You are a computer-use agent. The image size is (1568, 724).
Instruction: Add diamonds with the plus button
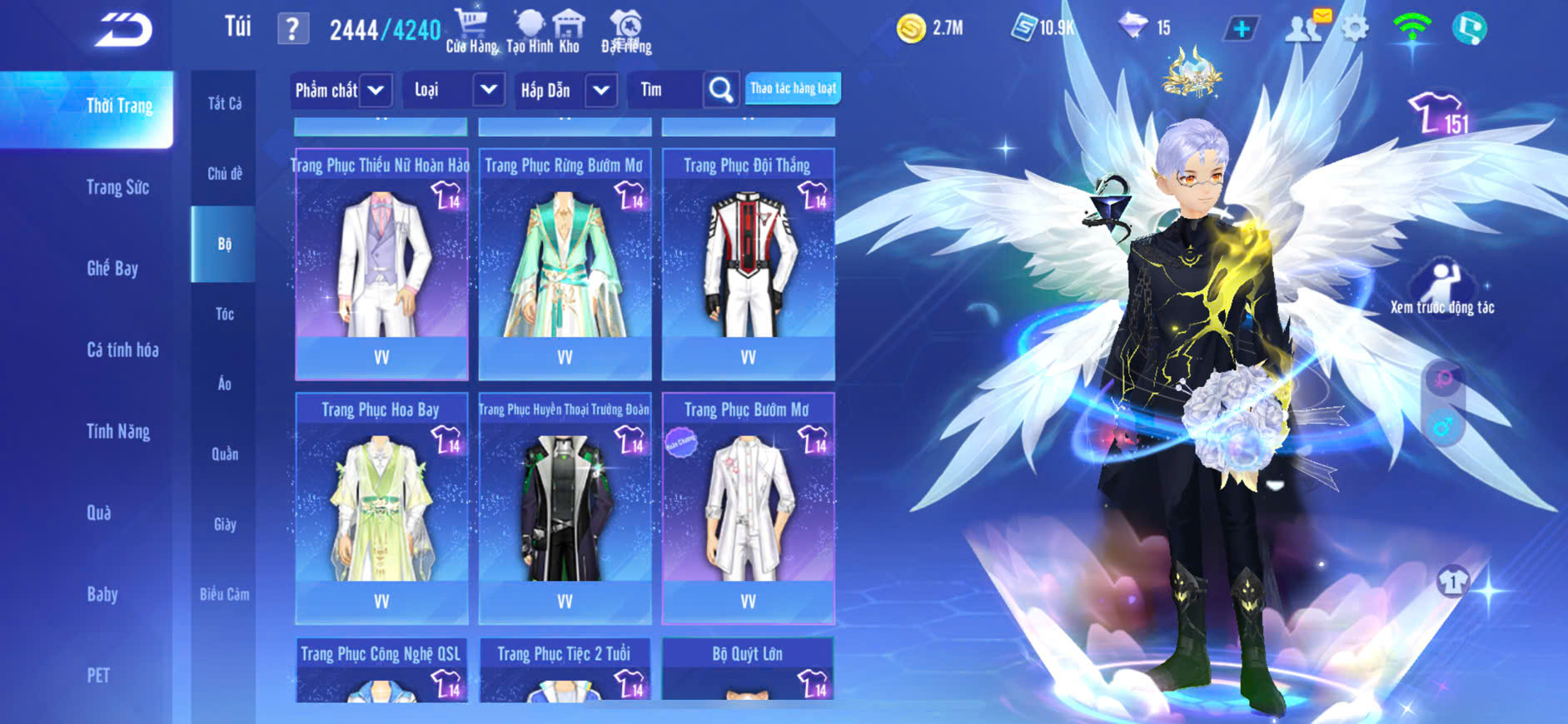point(1241,29)
